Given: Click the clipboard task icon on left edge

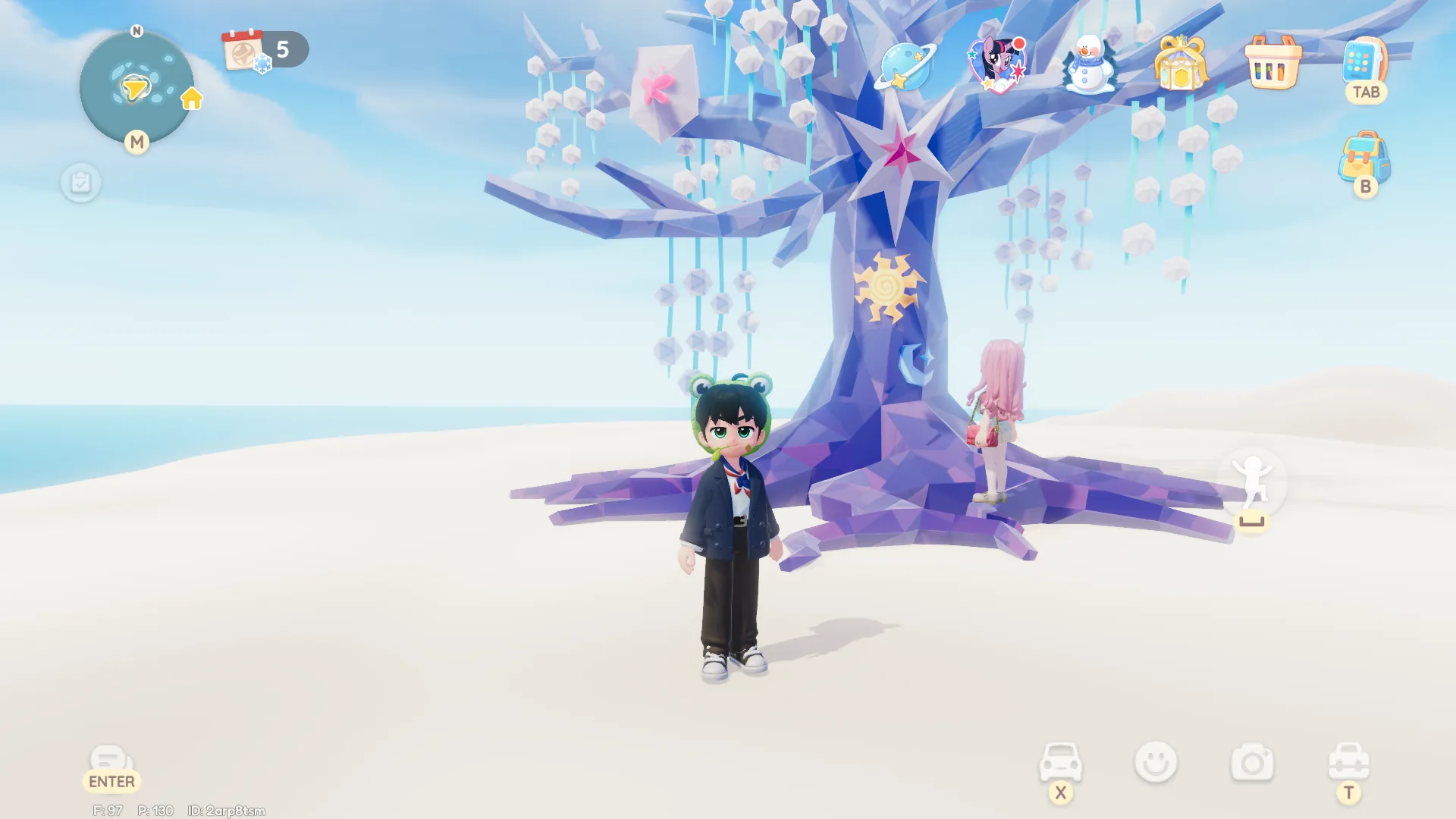Looking at the screenshot, I should (x=81, y=182).
